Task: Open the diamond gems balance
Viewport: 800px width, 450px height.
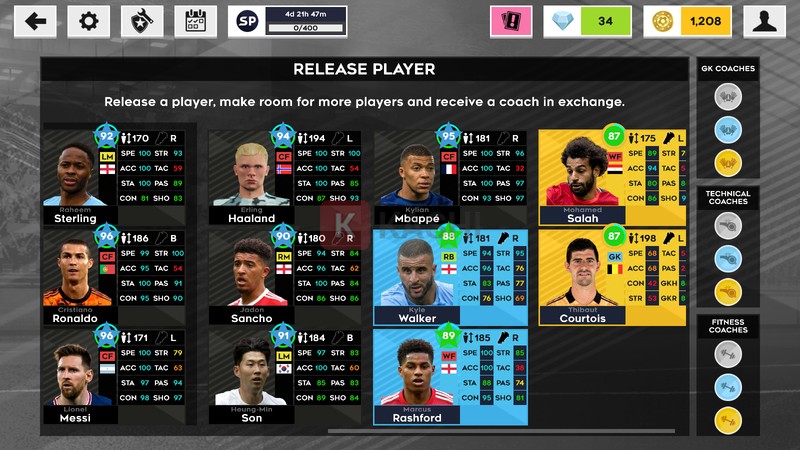Action: [590, 21]
